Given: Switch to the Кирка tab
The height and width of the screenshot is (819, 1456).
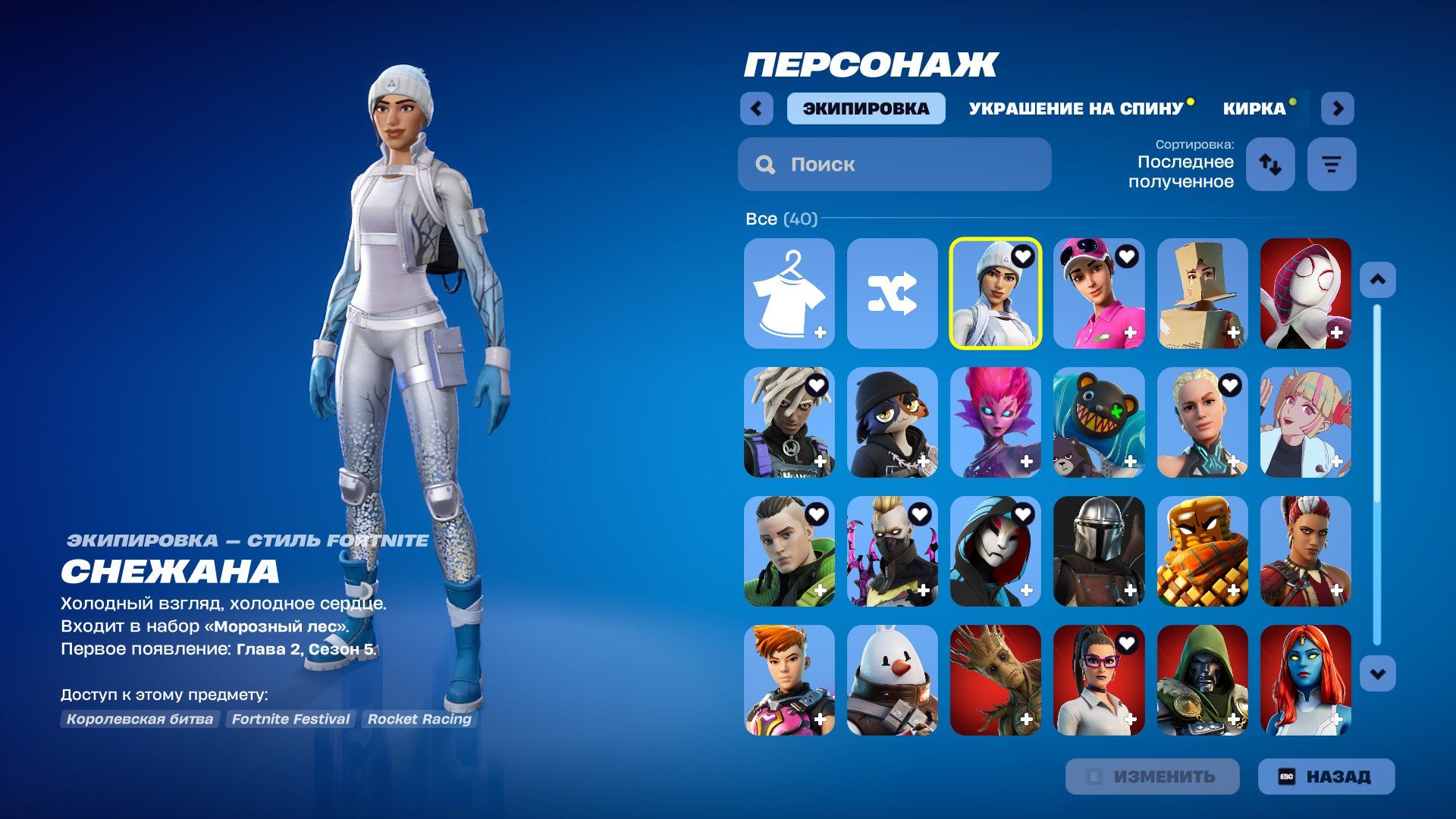Looking at the screenshot, I should tap(1254, 108).
